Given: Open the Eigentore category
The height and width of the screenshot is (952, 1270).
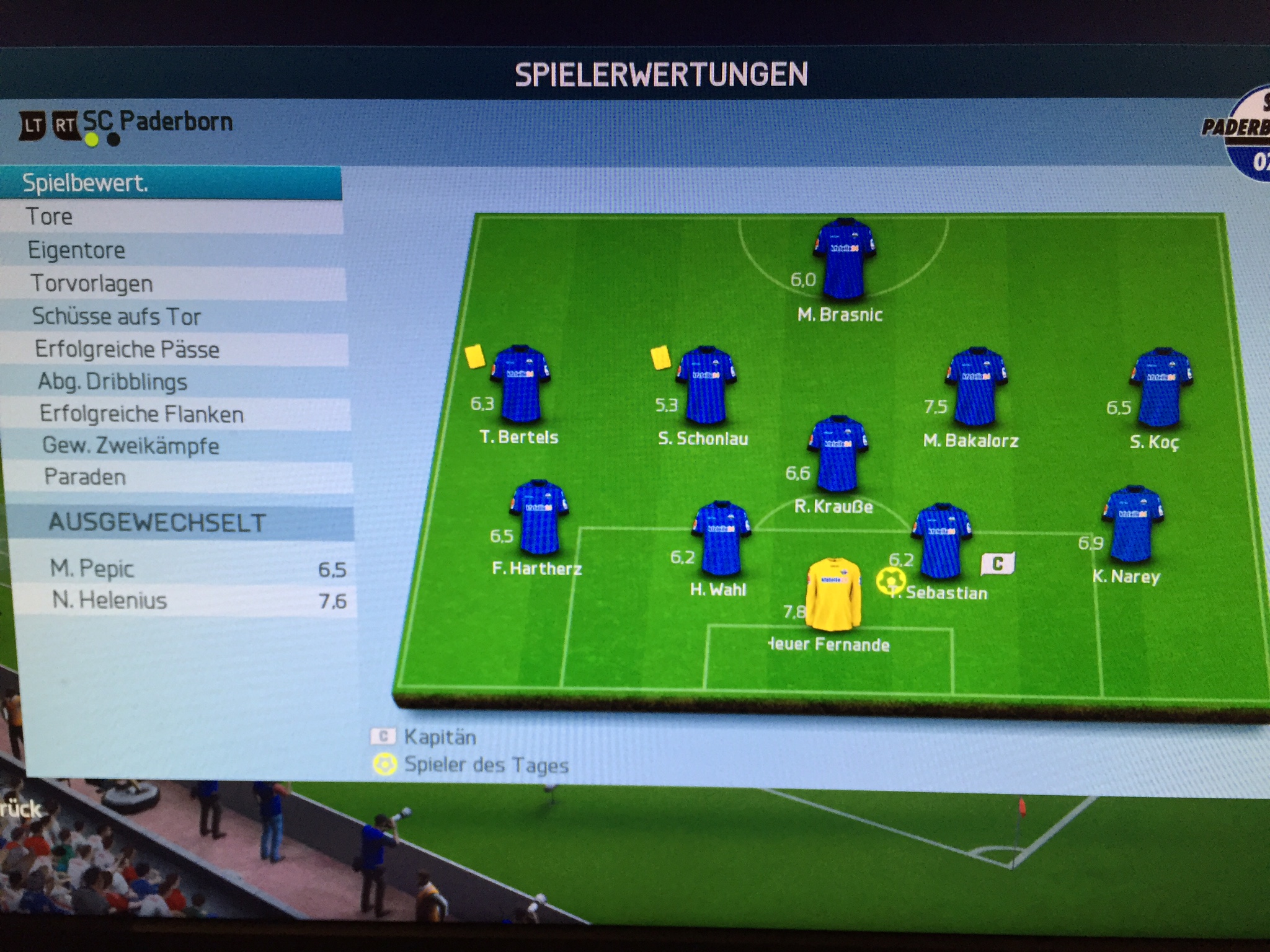Looking at the screenshot, I should (172, 250).
